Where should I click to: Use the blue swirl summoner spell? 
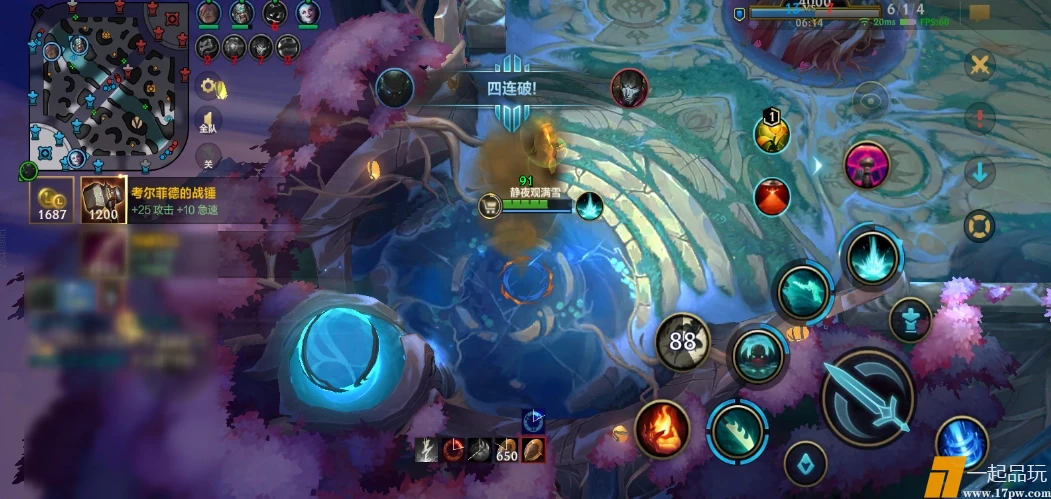coord(961,444)
